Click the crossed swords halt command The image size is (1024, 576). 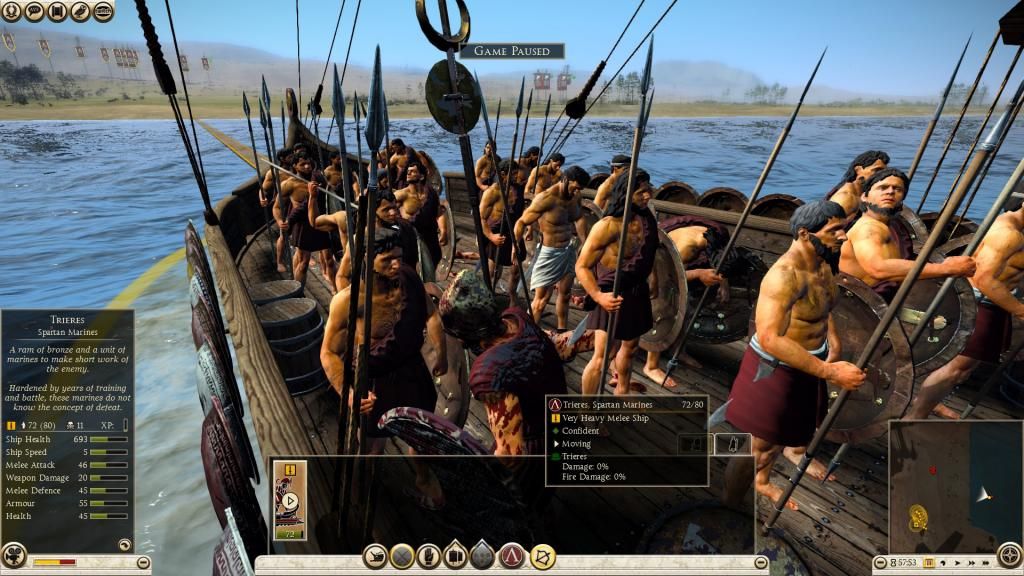pos(403,556)
